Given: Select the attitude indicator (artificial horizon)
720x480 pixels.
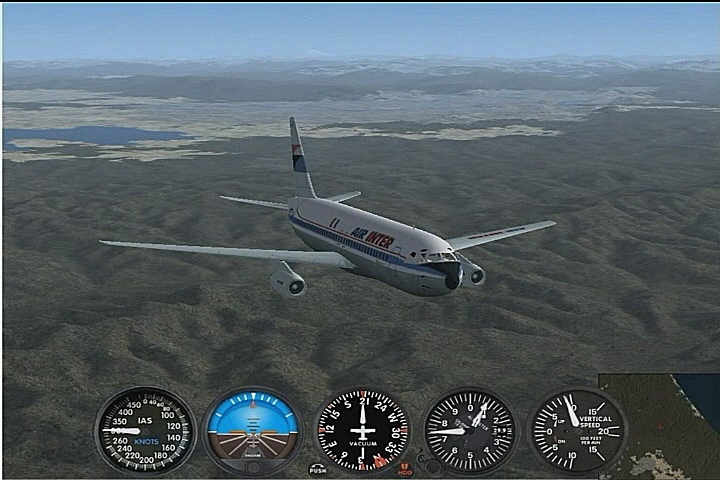Looking at the screenshot, I should point(253,431).
